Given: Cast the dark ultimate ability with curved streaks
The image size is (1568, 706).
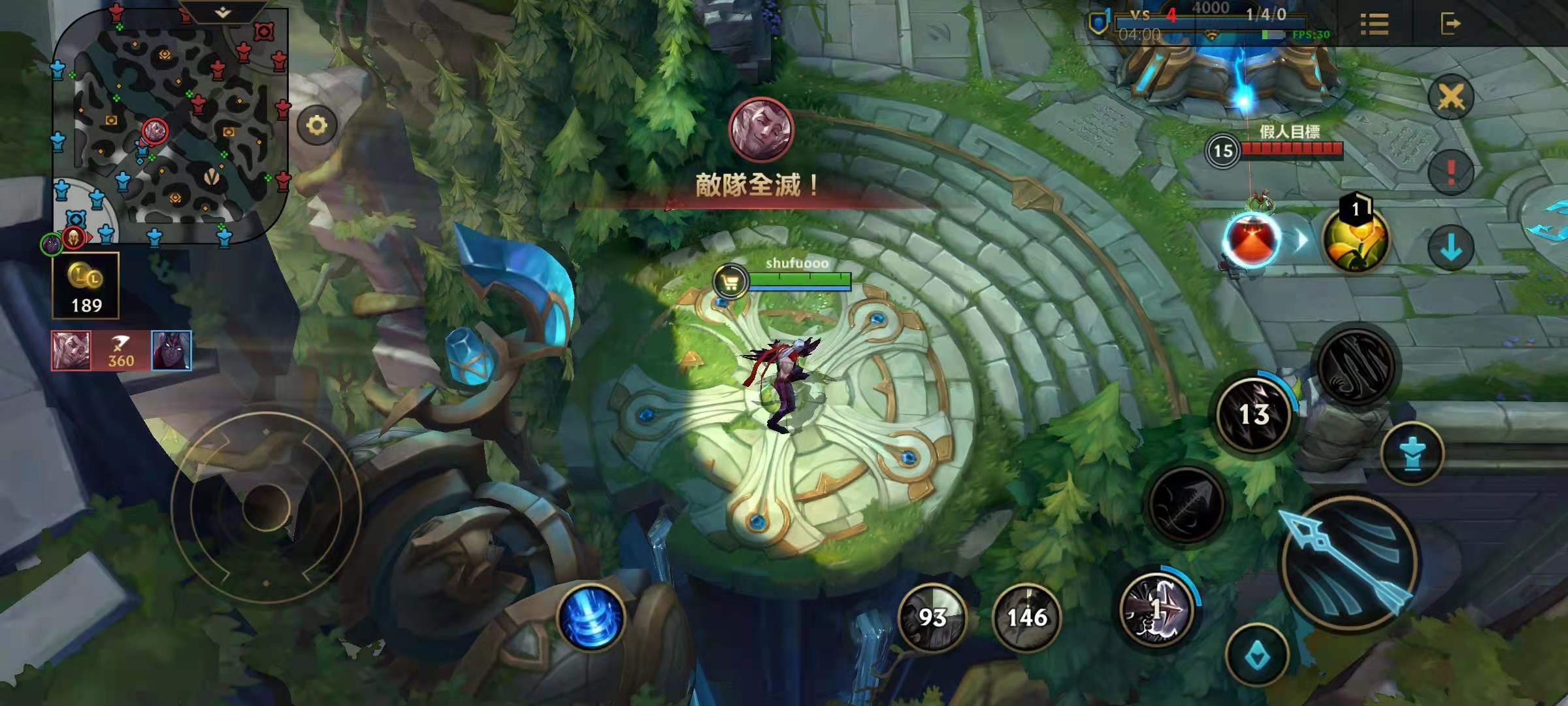Looking at the screenshot, I should (x=1356, y=367).
